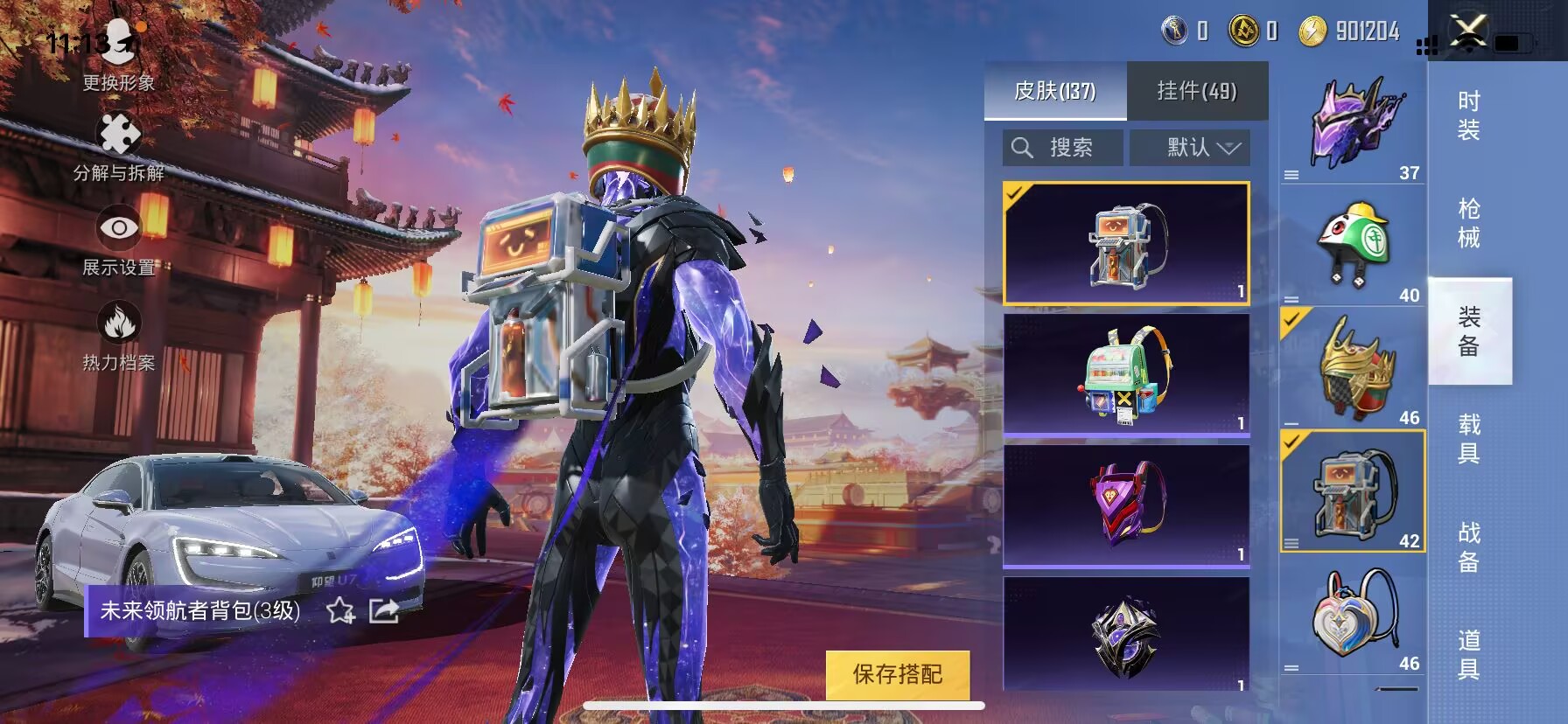Choose the dark crystal backpack skin
Image resolution: width=1568 pixels, height=724 pixels.
click(1126, 635)
